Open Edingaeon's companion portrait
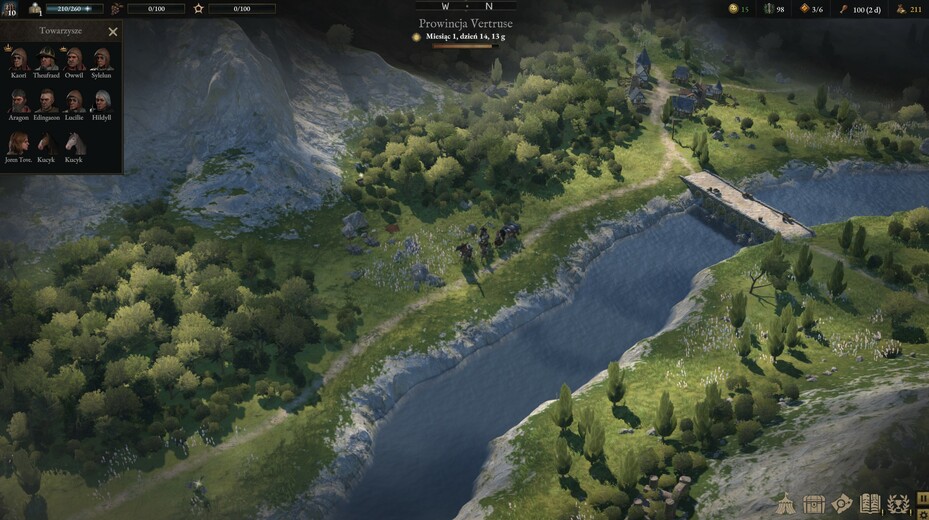 47,101
